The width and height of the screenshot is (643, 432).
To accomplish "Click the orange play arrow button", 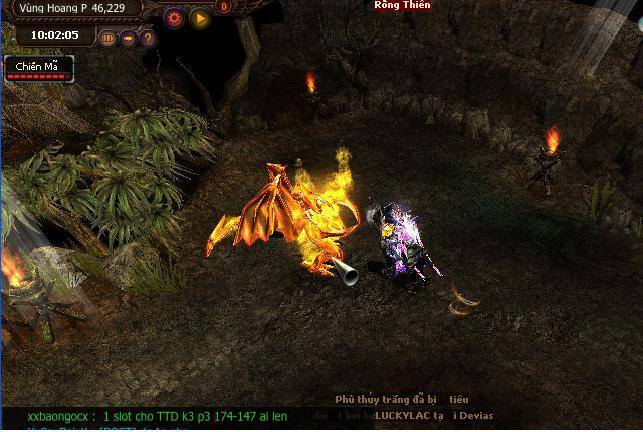I will click(x=200, y=17).
